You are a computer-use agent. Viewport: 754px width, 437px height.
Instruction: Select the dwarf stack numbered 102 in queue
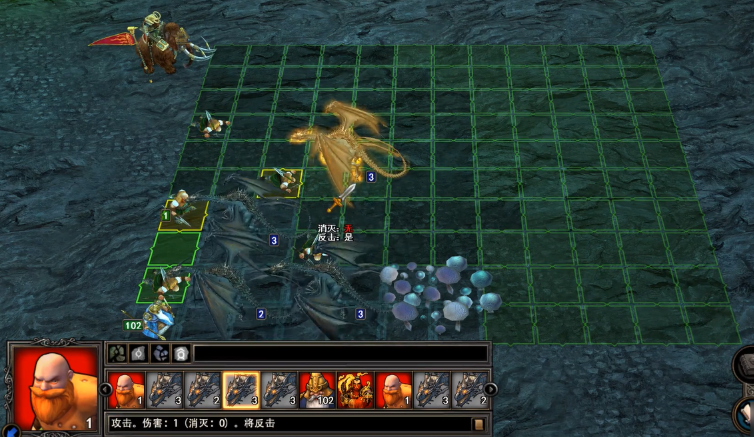click(x=316, y=390)
